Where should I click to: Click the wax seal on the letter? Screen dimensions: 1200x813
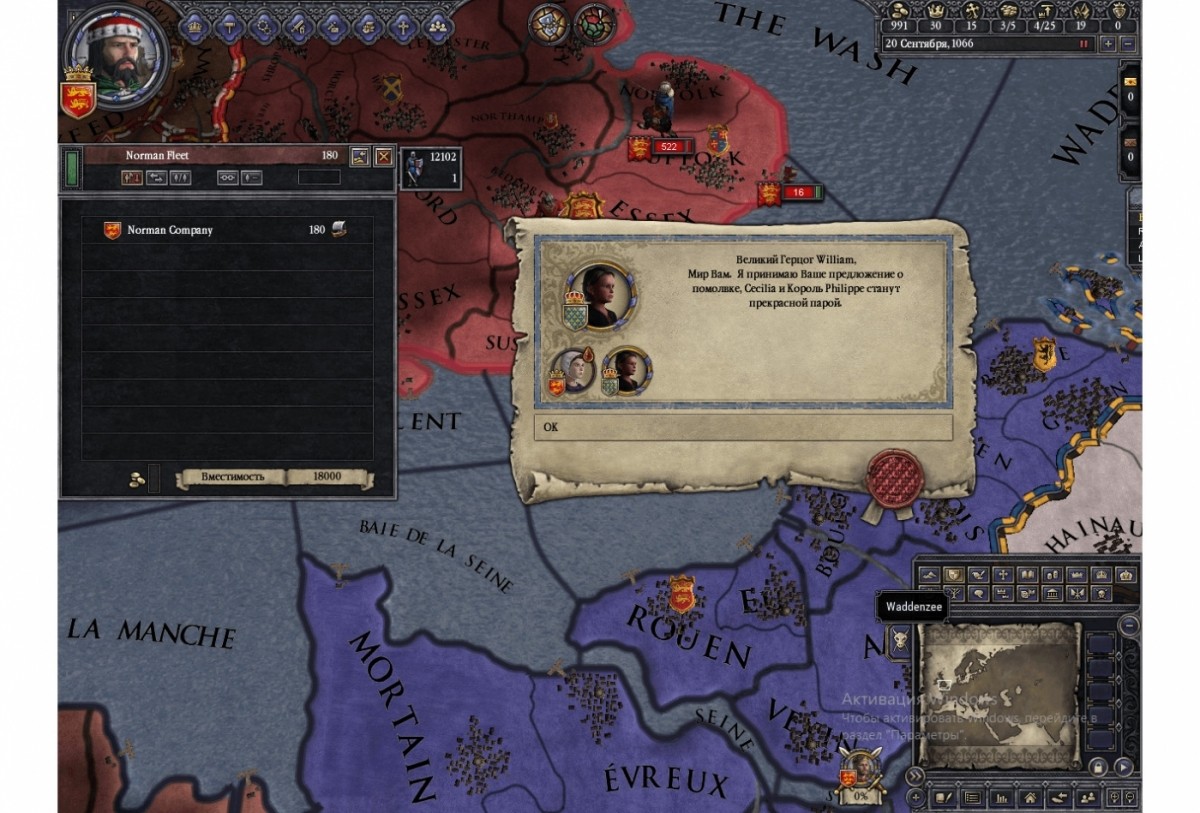coord(894,478)
